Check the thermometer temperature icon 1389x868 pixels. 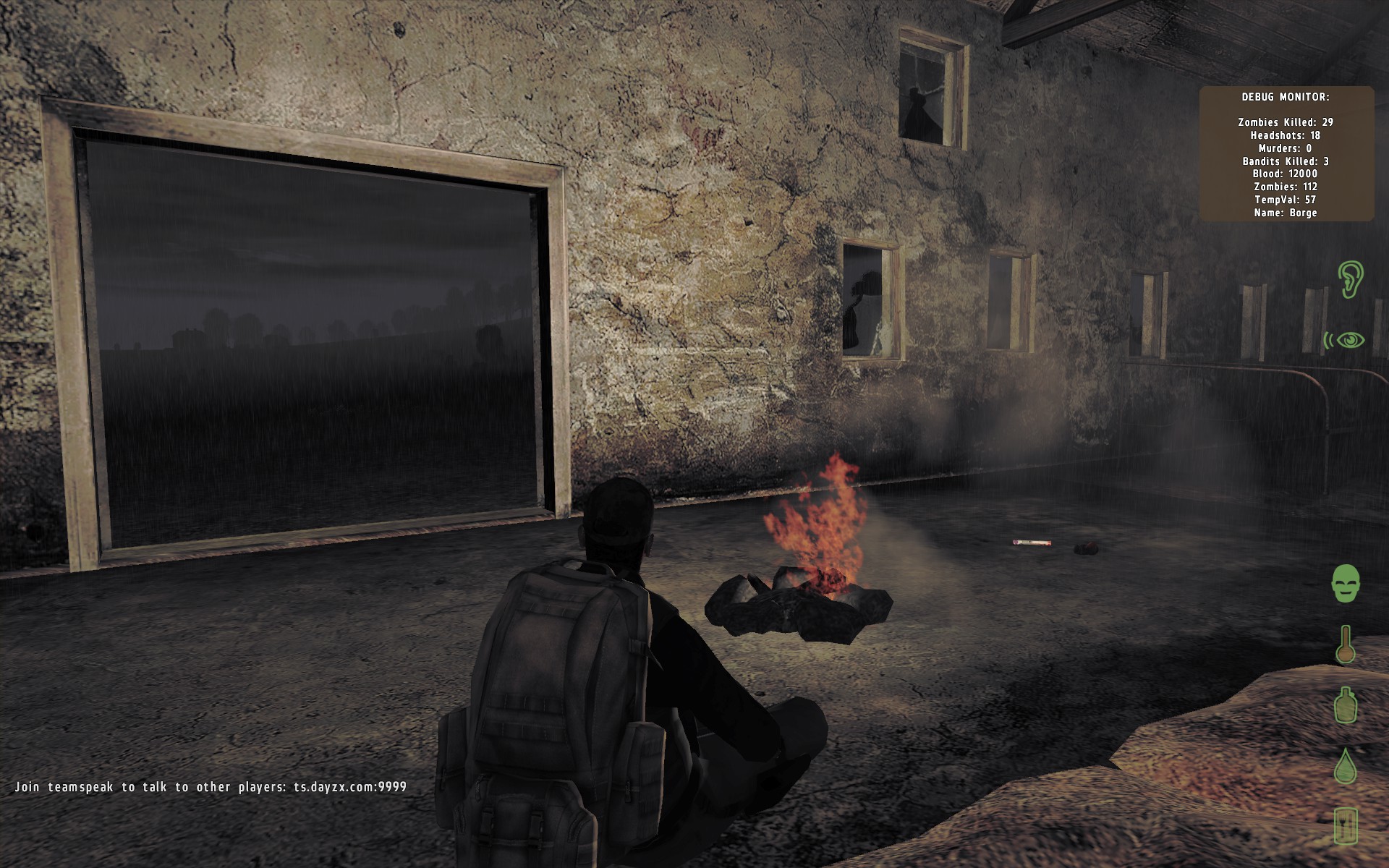pyautogui.click(x=1345, y=644)
